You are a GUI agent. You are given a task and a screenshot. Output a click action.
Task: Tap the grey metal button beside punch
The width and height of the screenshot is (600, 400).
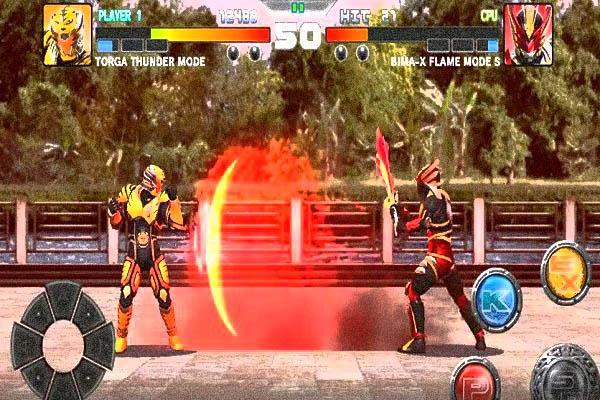(x=565, y=376)
